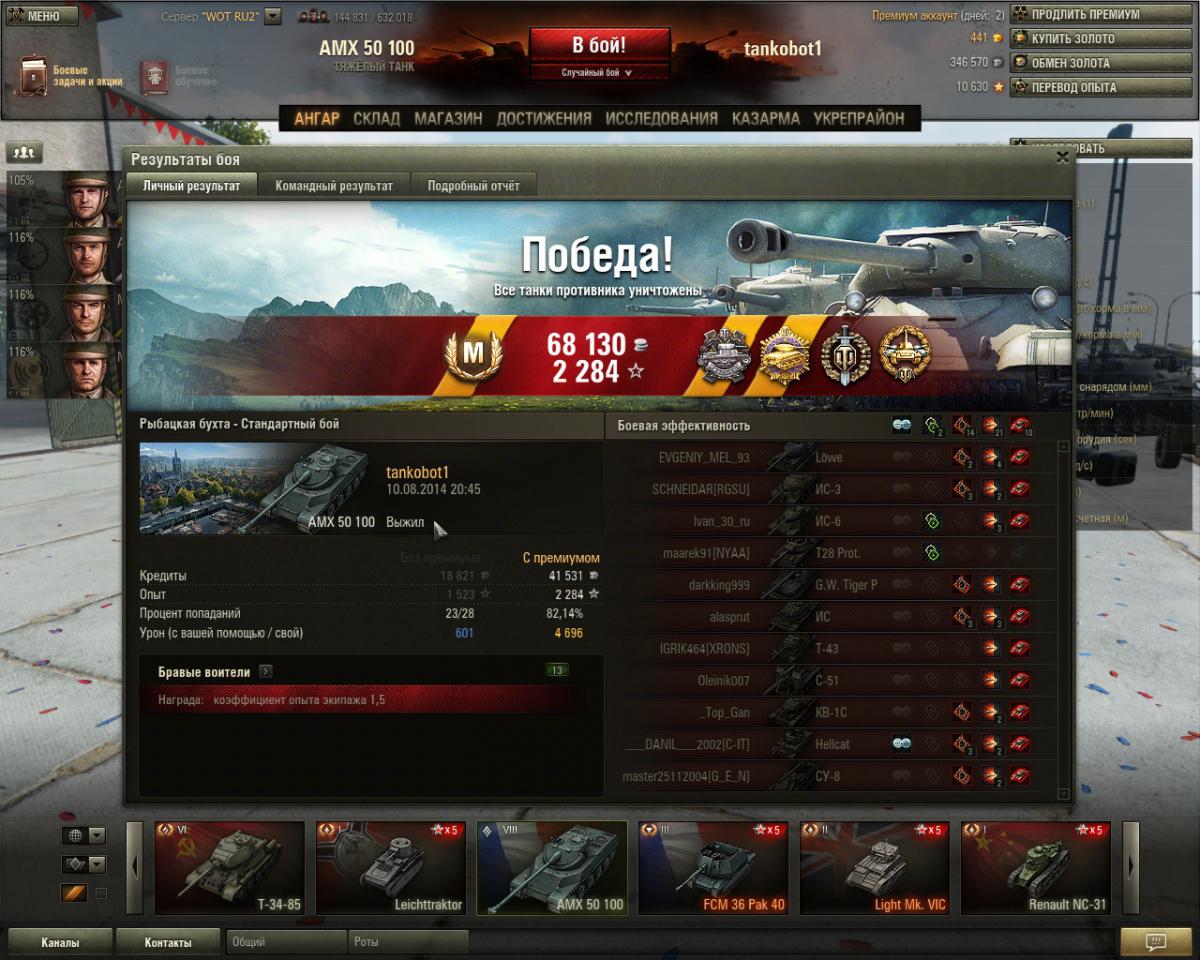Open the Подробный отчёт tab
The width and height of the screenshot is (1200, 960).
(473, 186)
